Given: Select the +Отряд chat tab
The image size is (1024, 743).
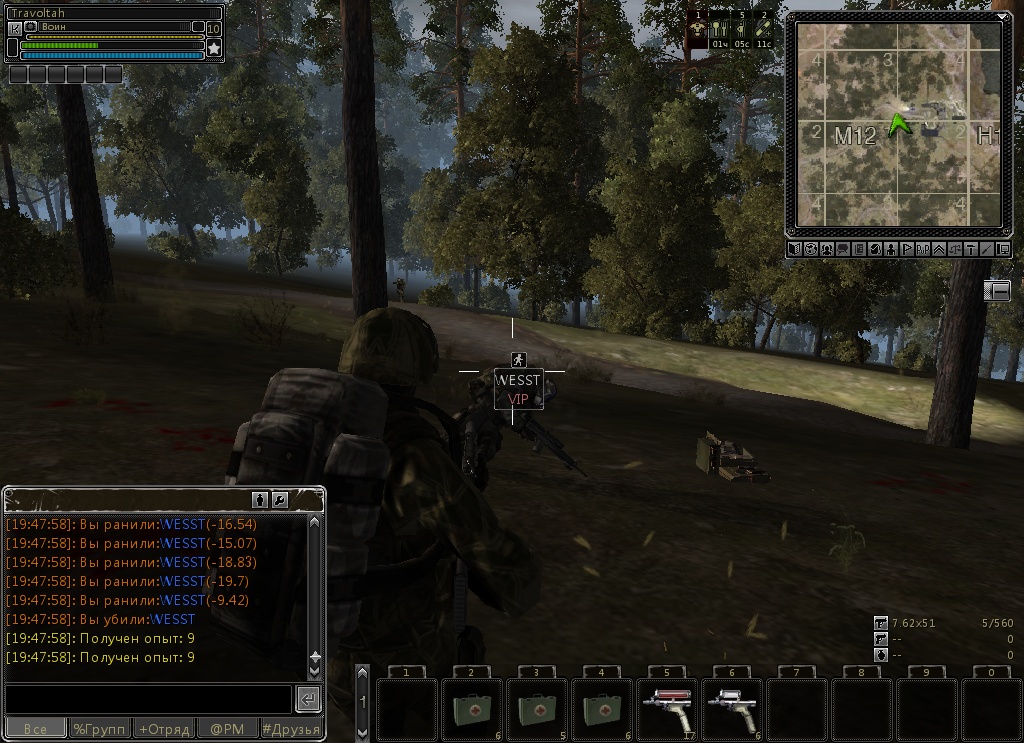Looking at the screenshot, I should (x=163, y=729).
